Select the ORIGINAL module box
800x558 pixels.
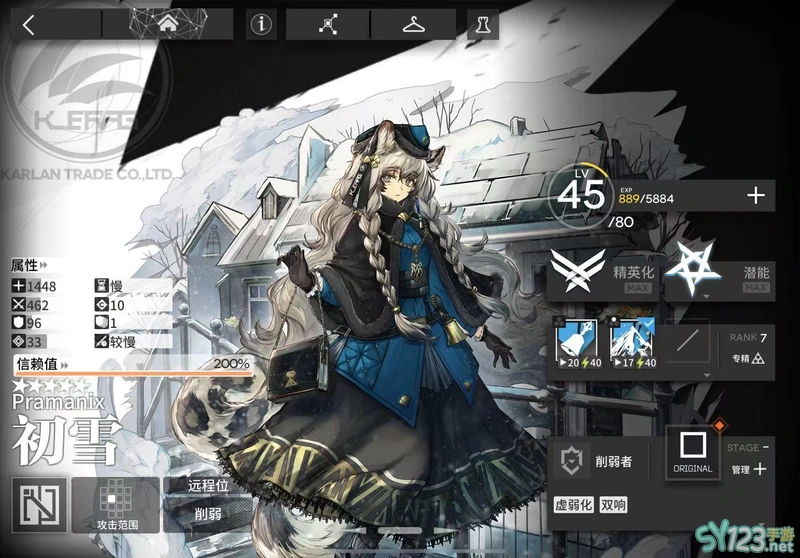click(x=692, y=450)
